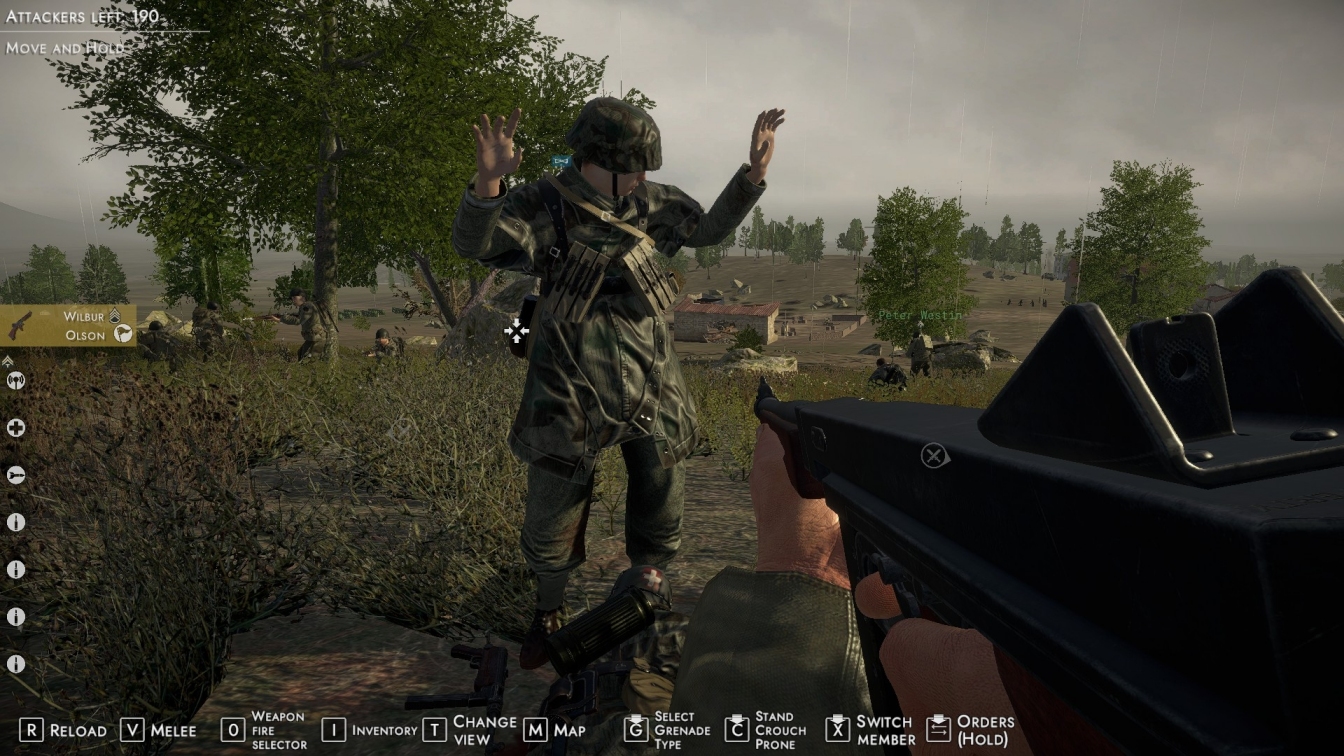Select squad leader Wilbur Olson panel
The image size is (1344, 756).
(x=68, y=326)
